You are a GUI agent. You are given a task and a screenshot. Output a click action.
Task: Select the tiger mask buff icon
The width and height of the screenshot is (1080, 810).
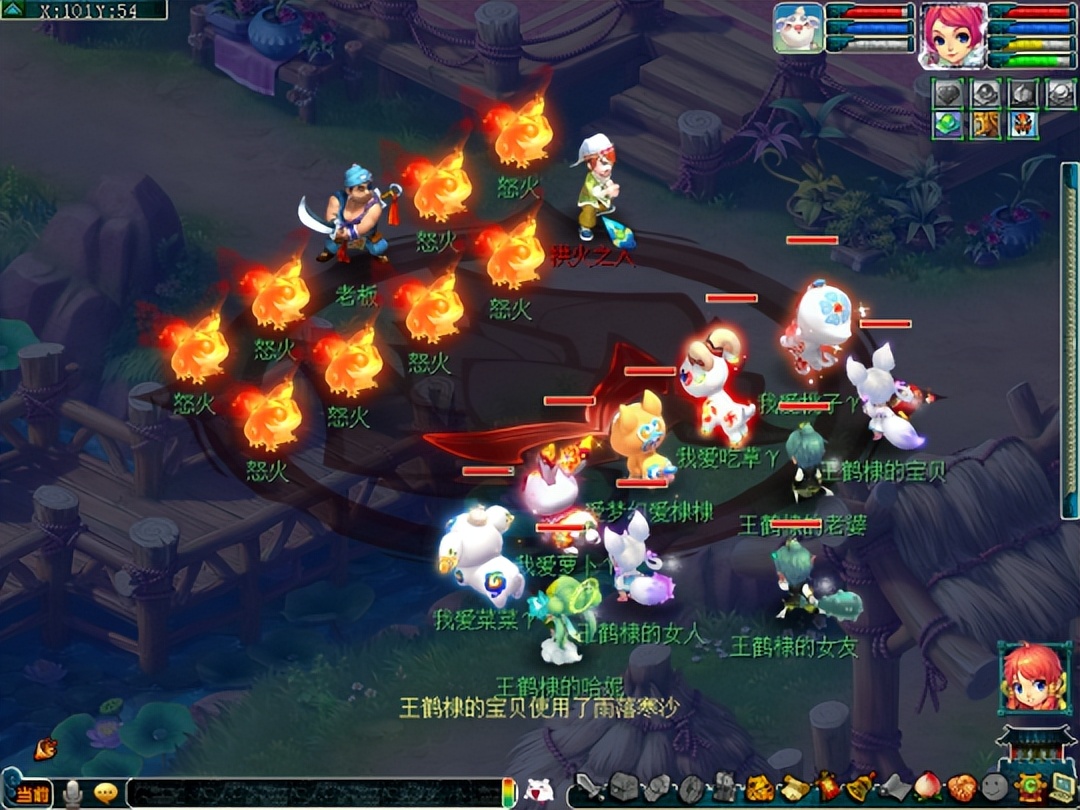[x=1022, y=125]
